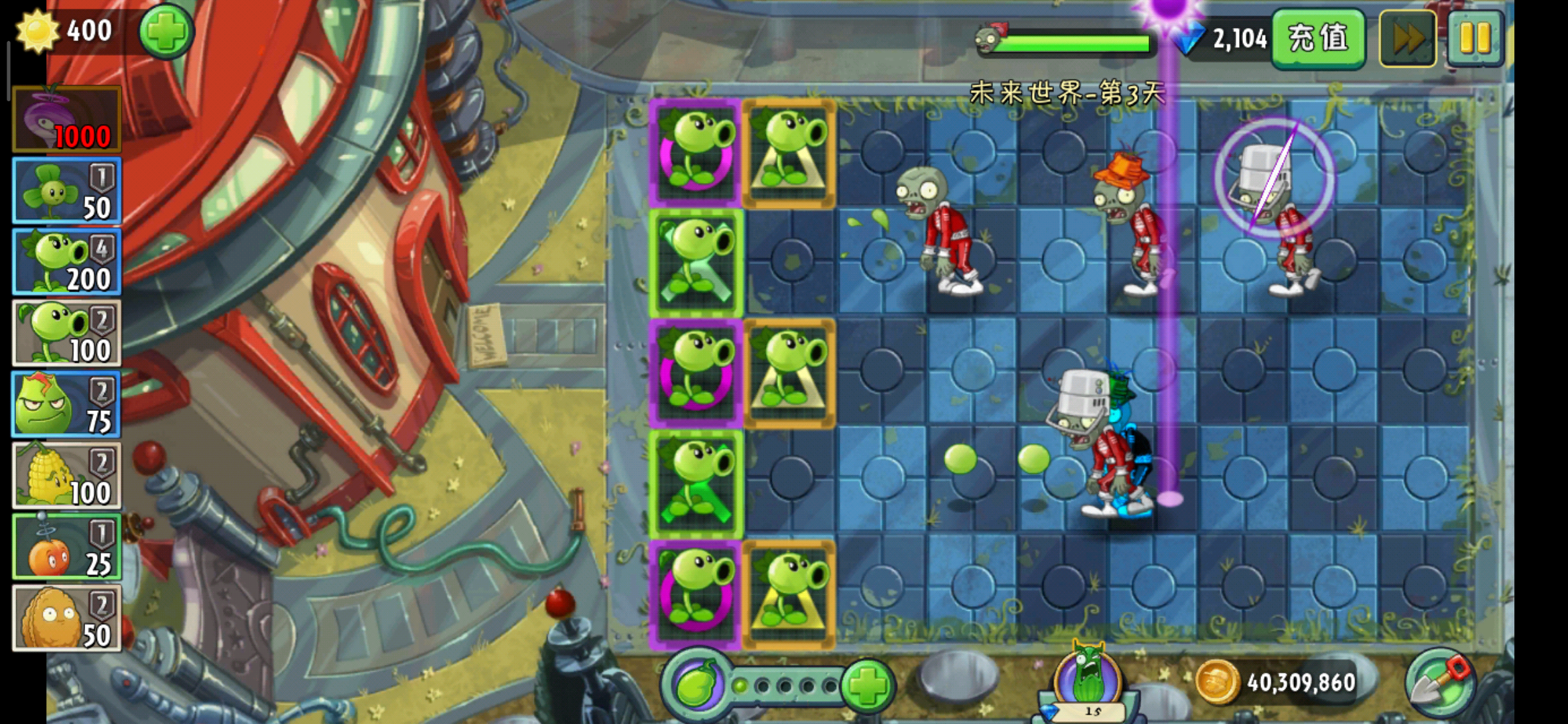Pause the game
The width and height of the screenshot is (1568, 724).
tap(1475, 39)
